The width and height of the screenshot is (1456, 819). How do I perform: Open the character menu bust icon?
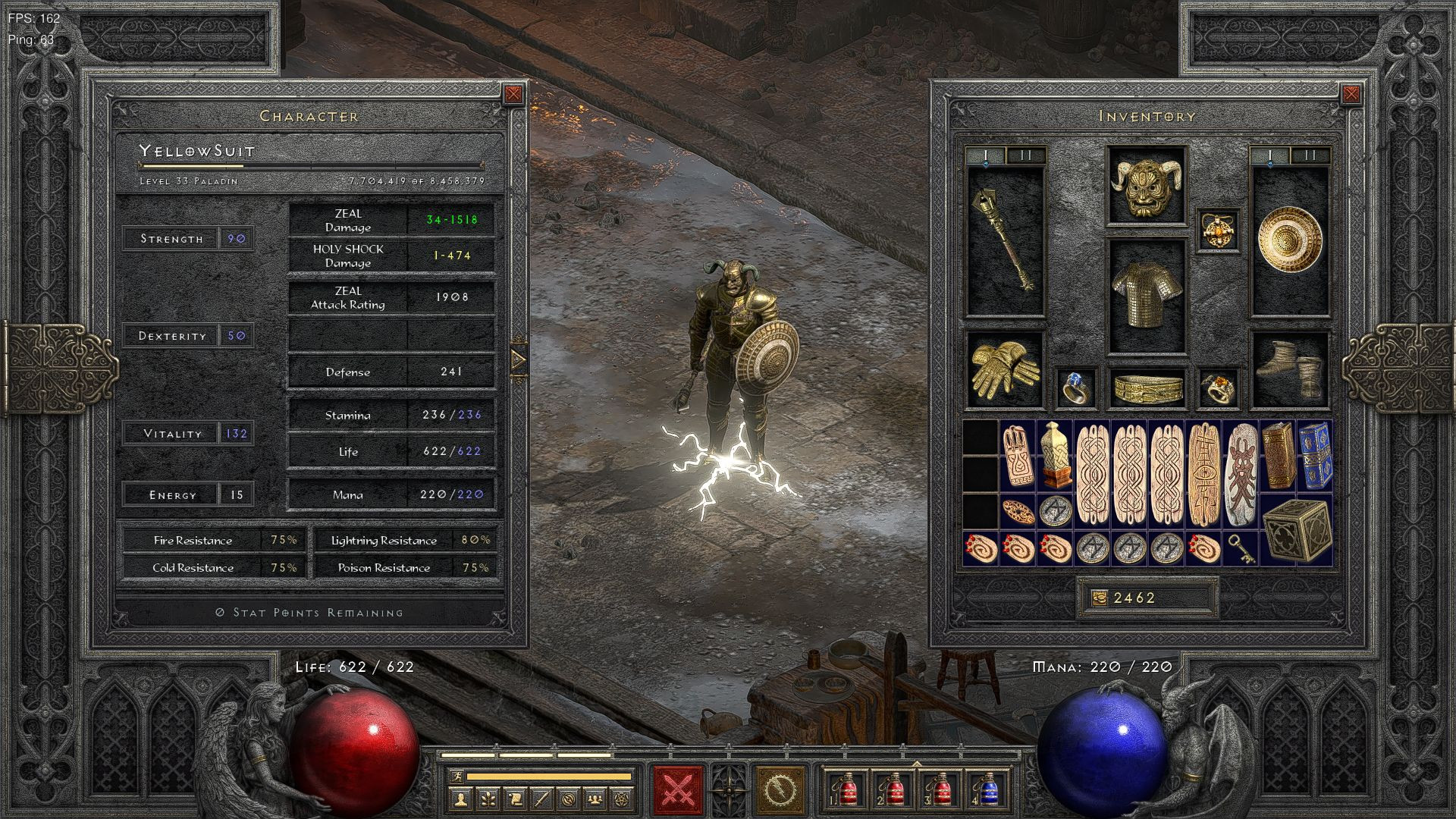(x=460, y=798)
